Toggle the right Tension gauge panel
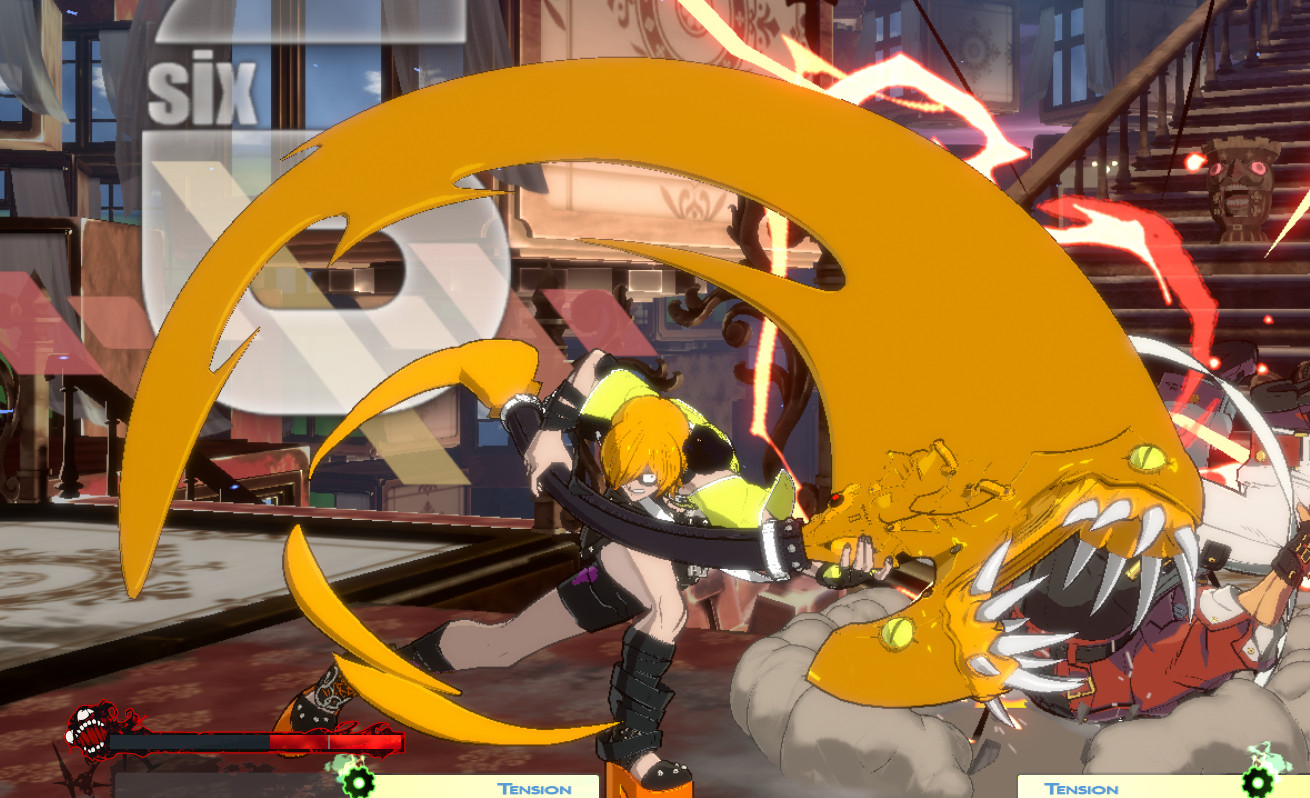 [1150, 785]
